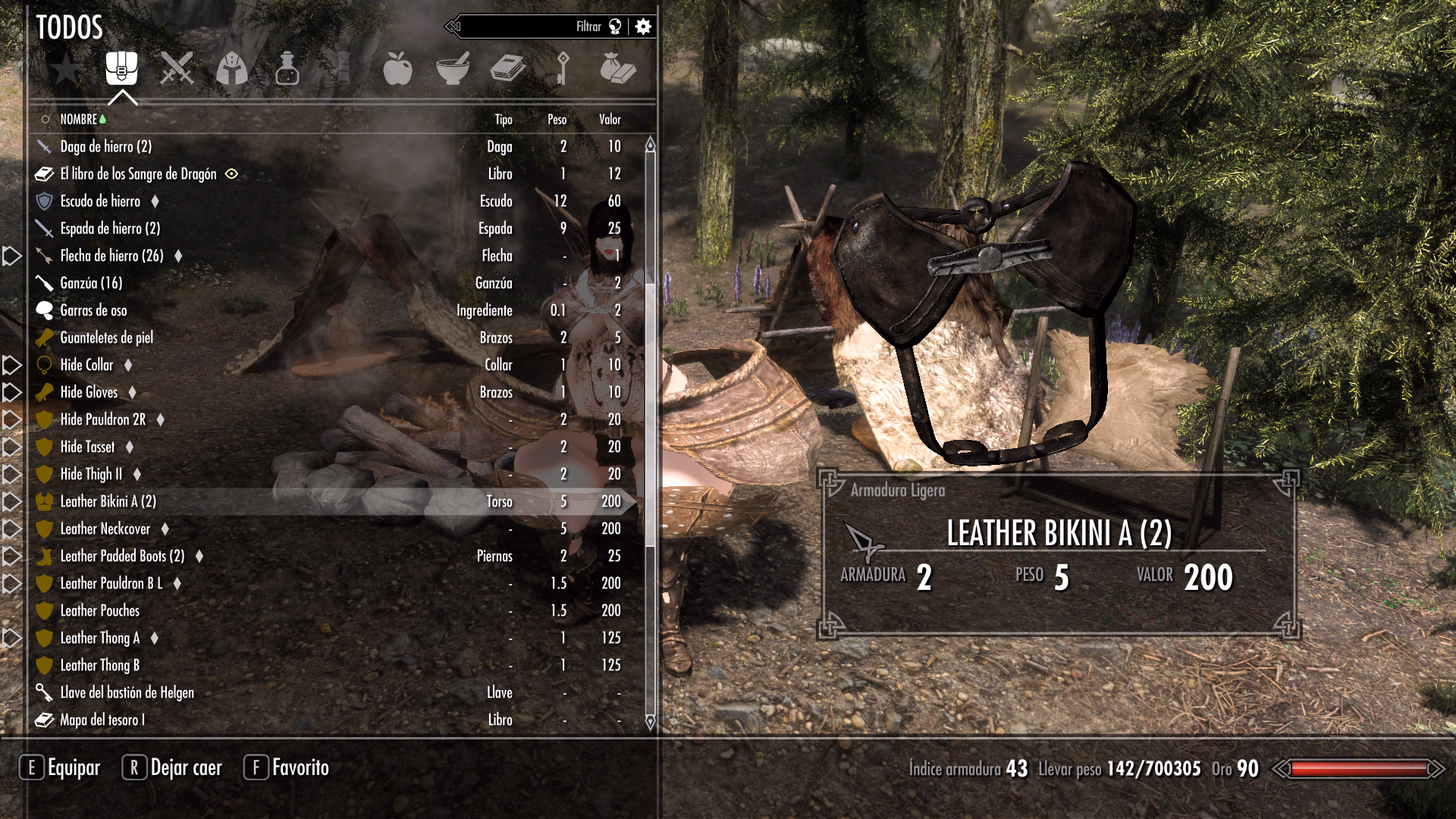Open the armor helmet category
Viewport: 1456px width, 819px height.
click(232, 69)
